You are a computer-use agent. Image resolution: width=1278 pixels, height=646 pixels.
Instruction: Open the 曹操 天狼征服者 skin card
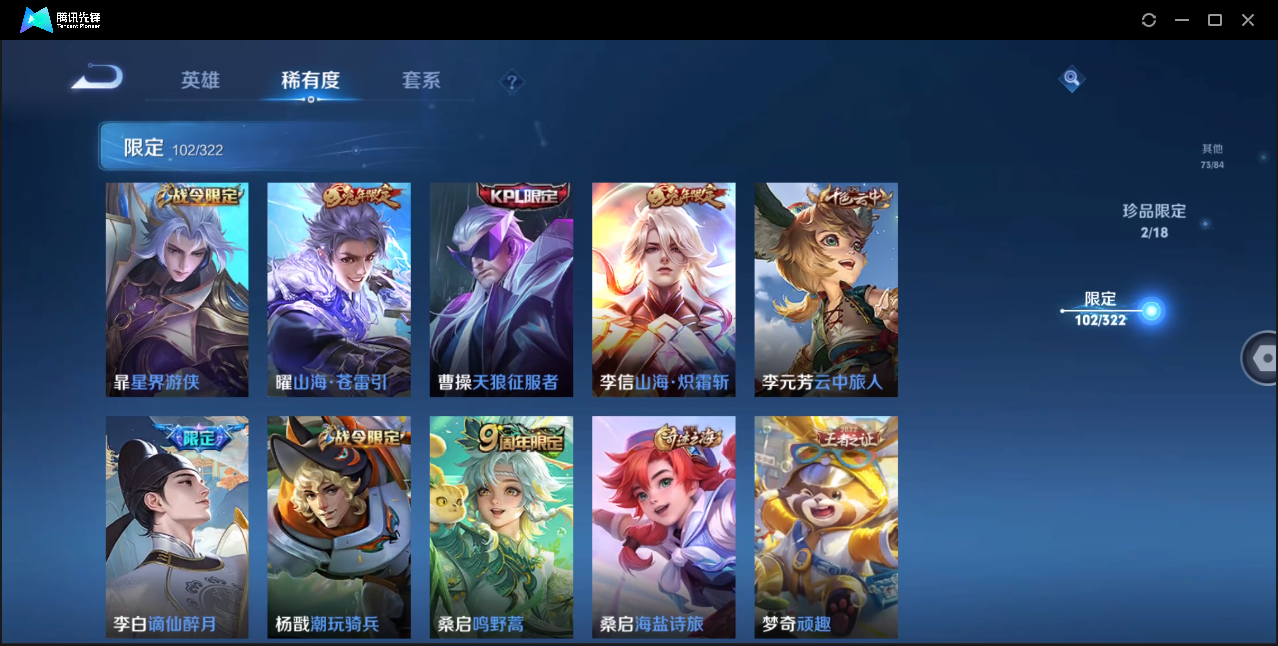click(501, 289)
